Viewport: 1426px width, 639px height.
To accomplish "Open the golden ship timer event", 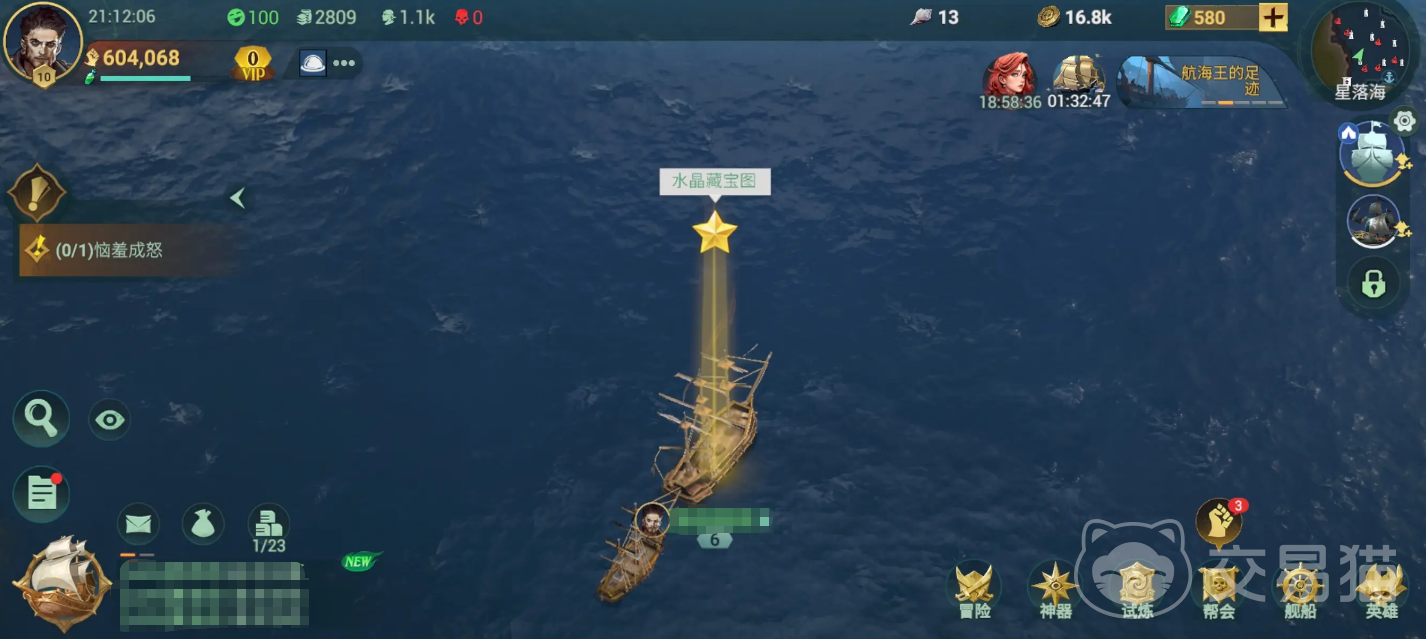I will pos(1079,79).
